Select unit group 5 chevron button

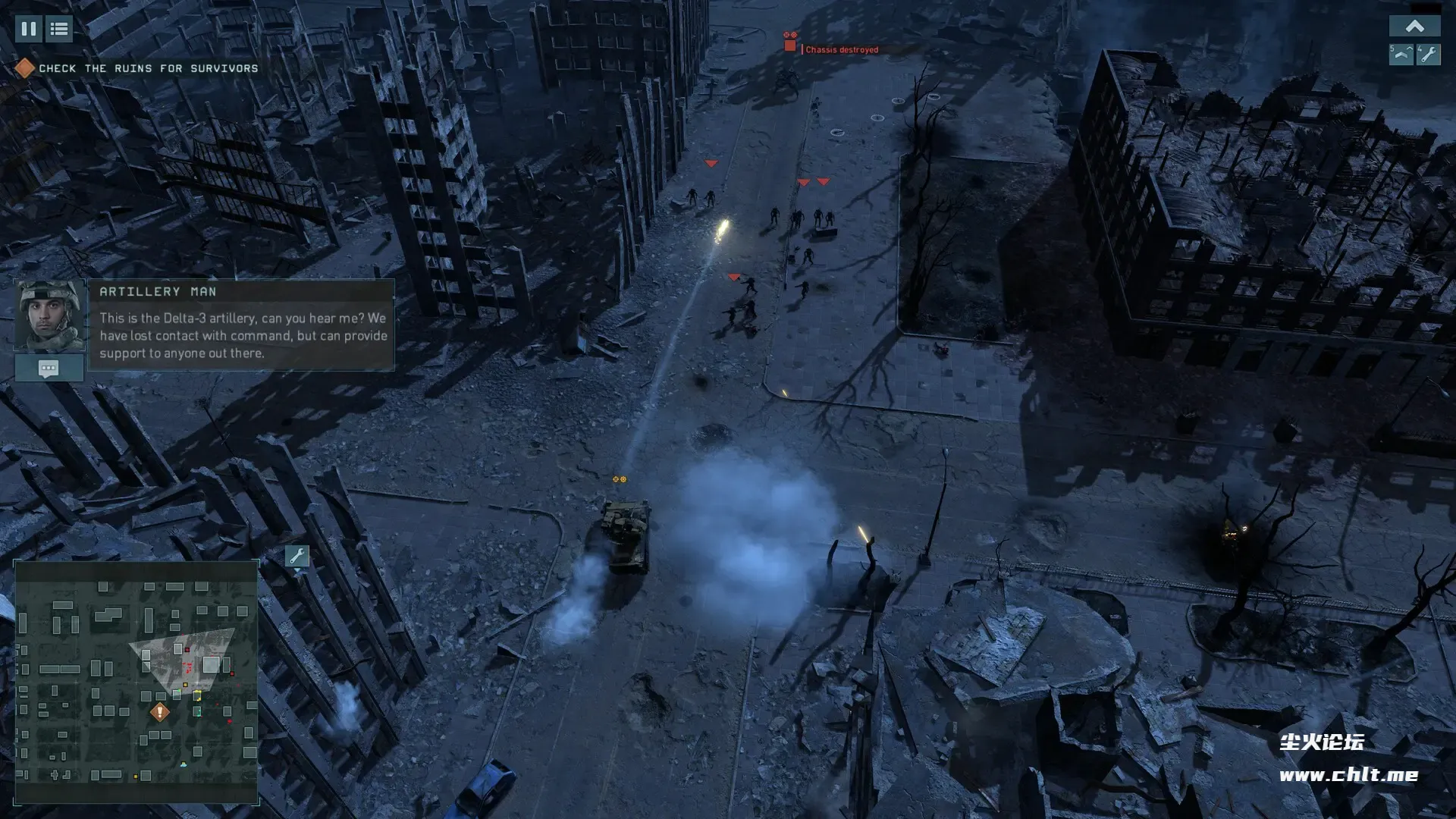[1401, 55]
